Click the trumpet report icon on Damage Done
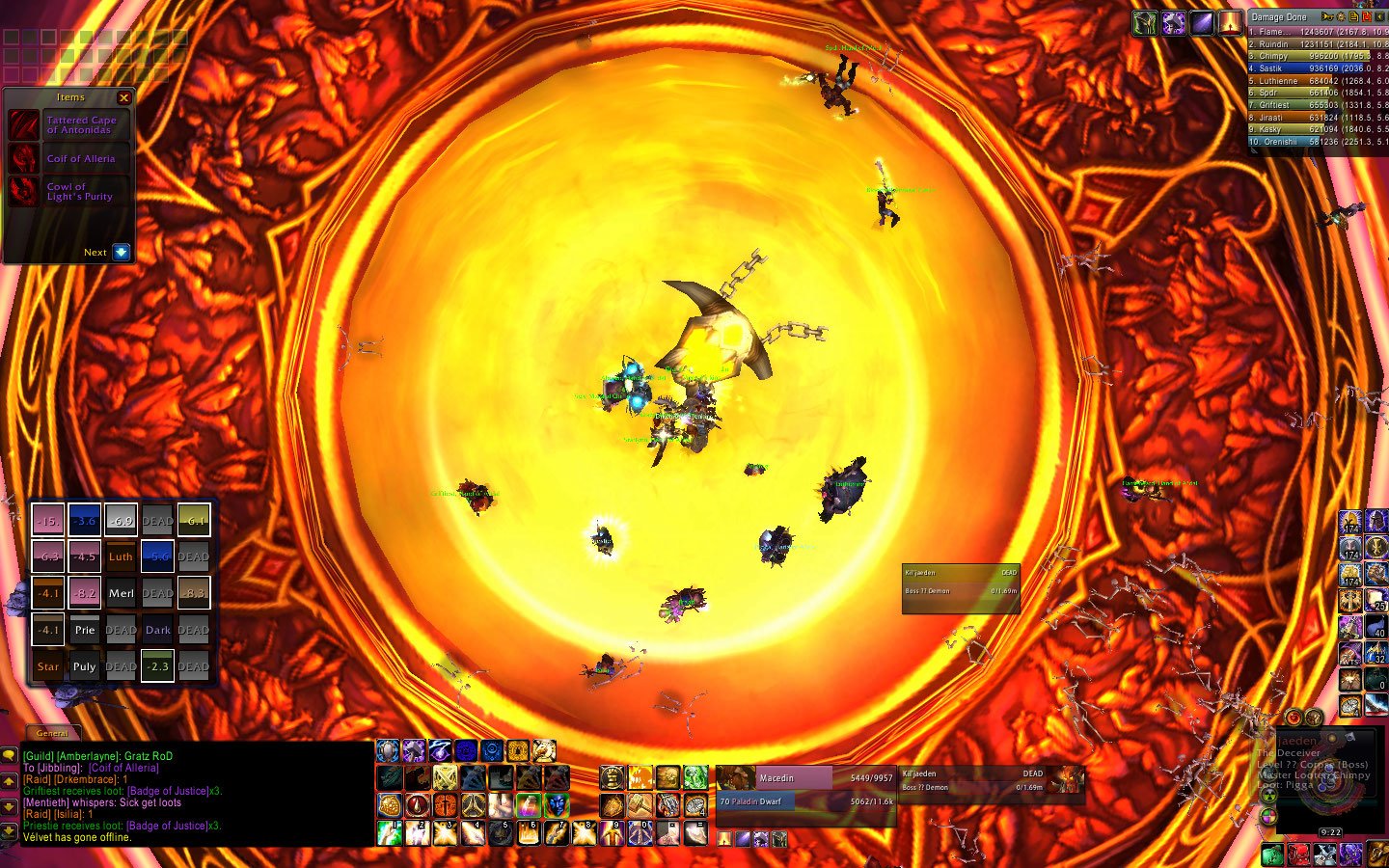Image resolution: width=1389 pixels, height=868 pixels. point(1328,16)
